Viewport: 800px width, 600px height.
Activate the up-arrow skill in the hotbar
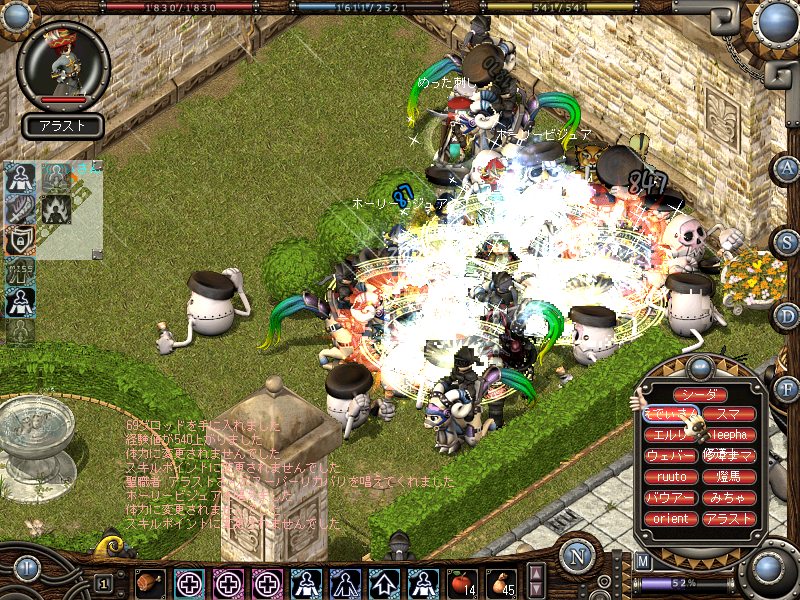tap(385, 582)
